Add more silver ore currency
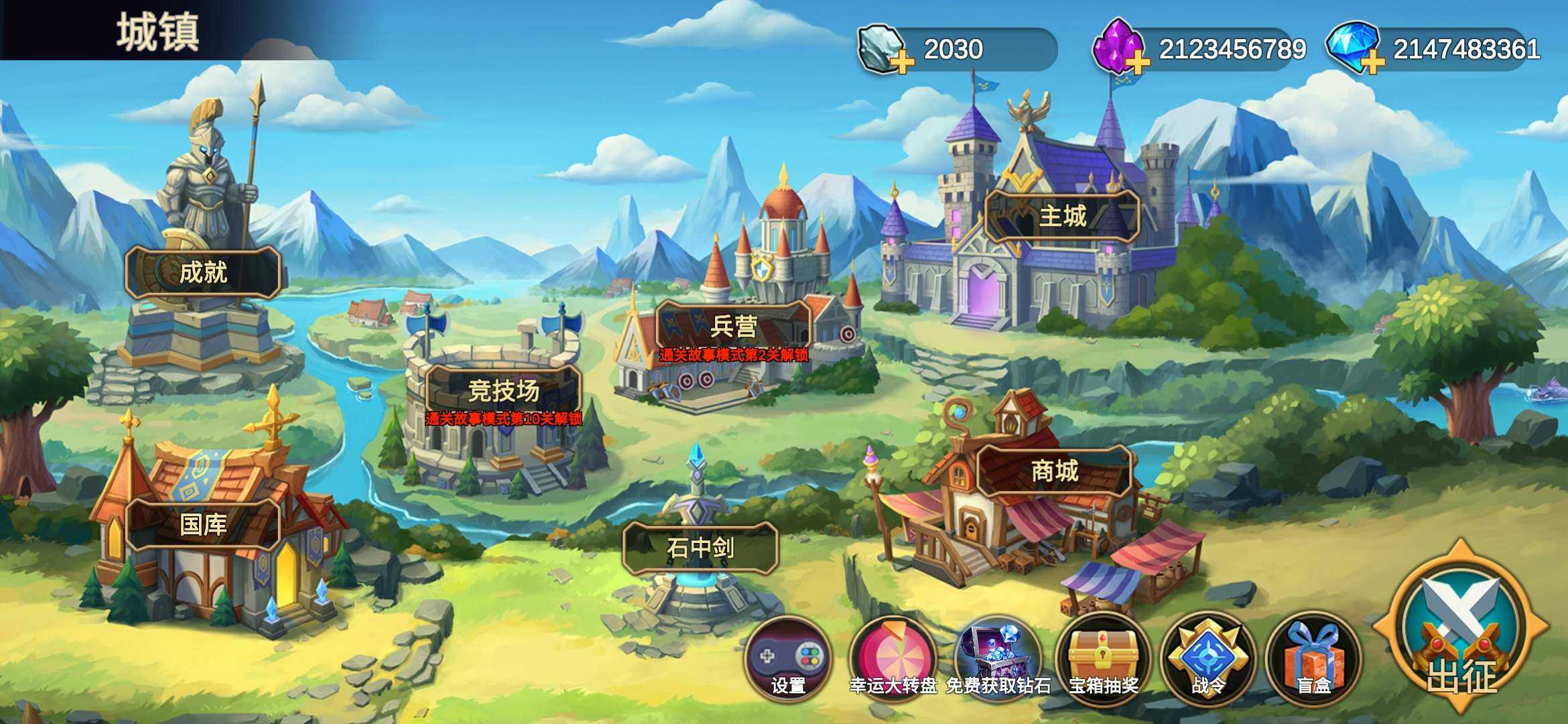Image resolution: width=1568 pixels, height=724 pixels. (902, 62)
